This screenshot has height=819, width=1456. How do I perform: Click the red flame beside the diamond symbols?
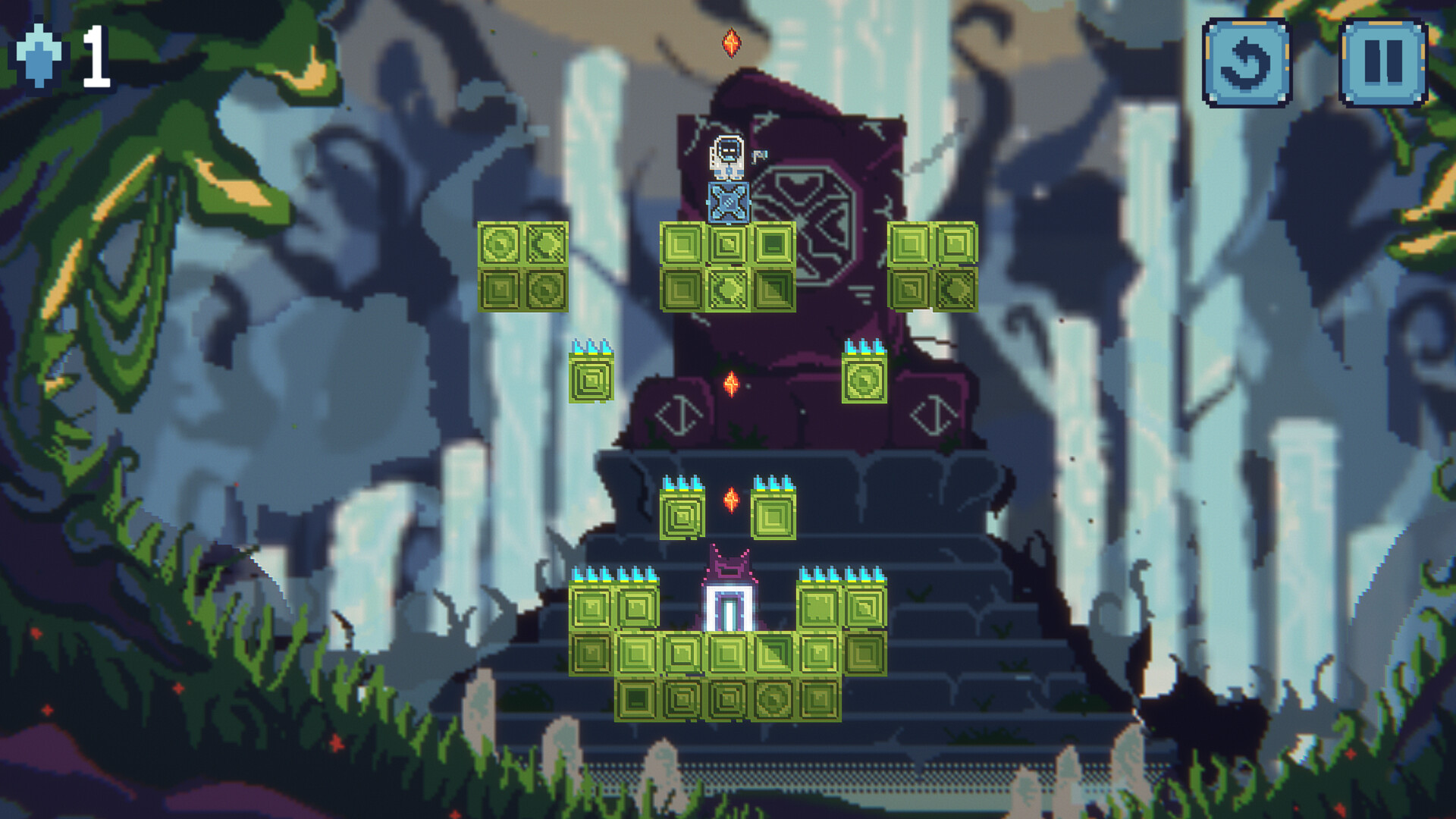[x=730, y=383]
